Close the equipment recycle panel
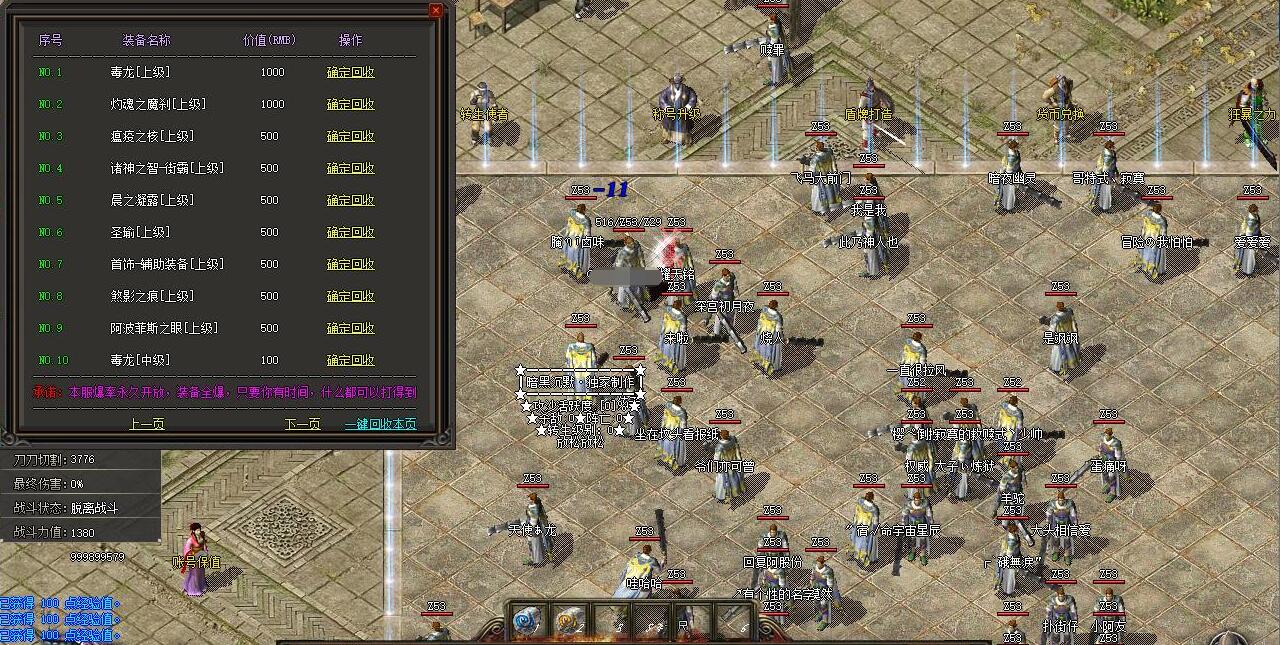The width and height of the screenshot is (1280, 645). click(x=435, y=10)
